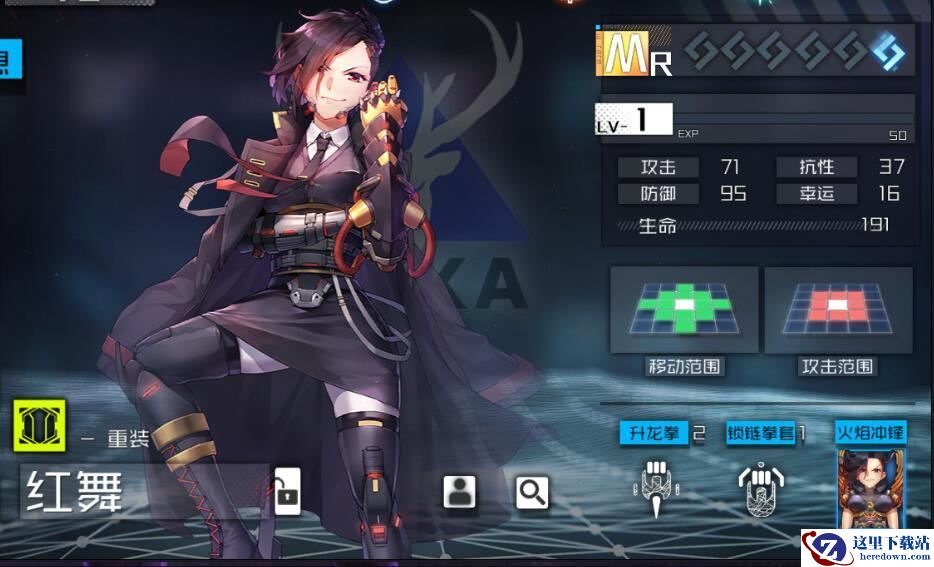Click the yellow 重装 class icon
Viewport: 934px width, 567px height.
click(40, 426)
